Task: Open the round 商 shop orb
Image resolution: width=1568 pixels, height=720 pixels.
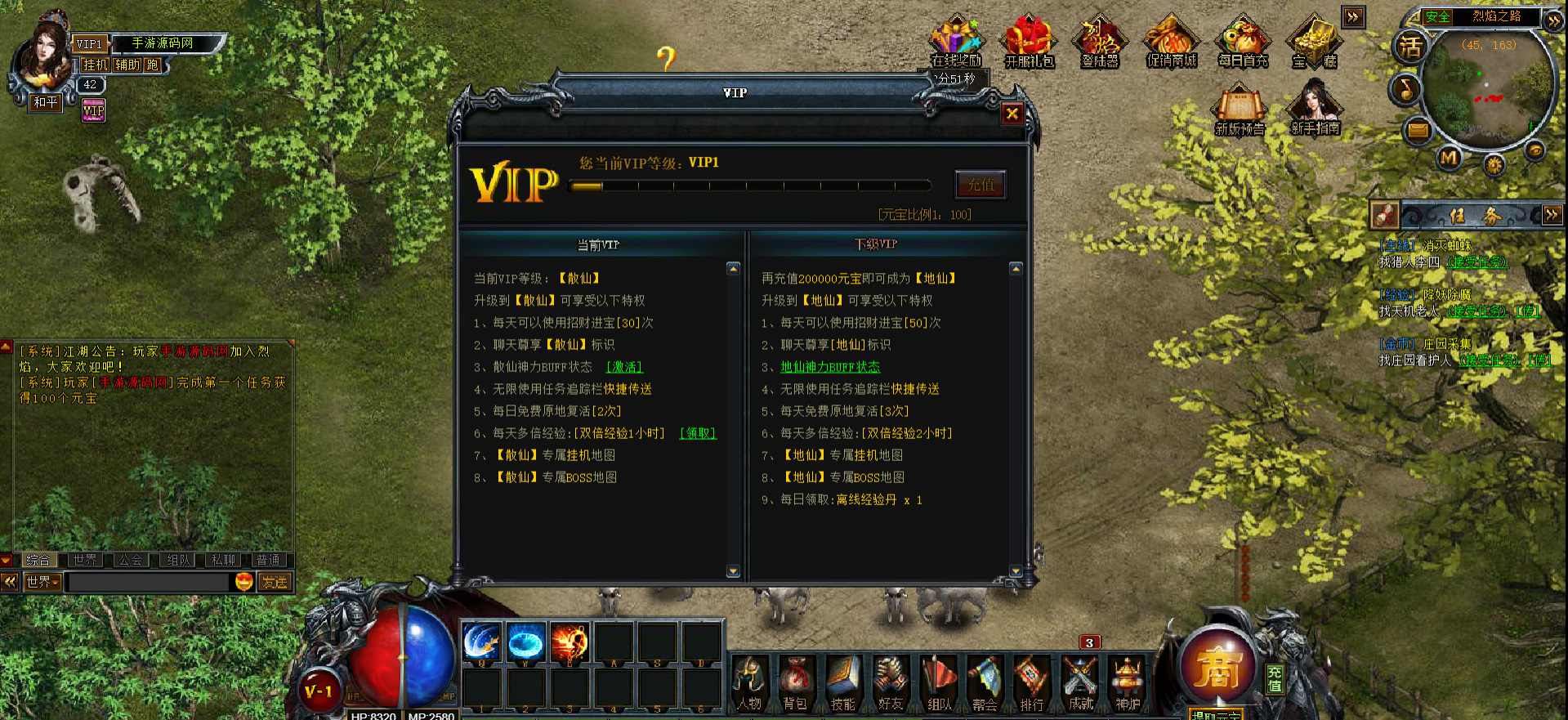Action: (1217, 667)
